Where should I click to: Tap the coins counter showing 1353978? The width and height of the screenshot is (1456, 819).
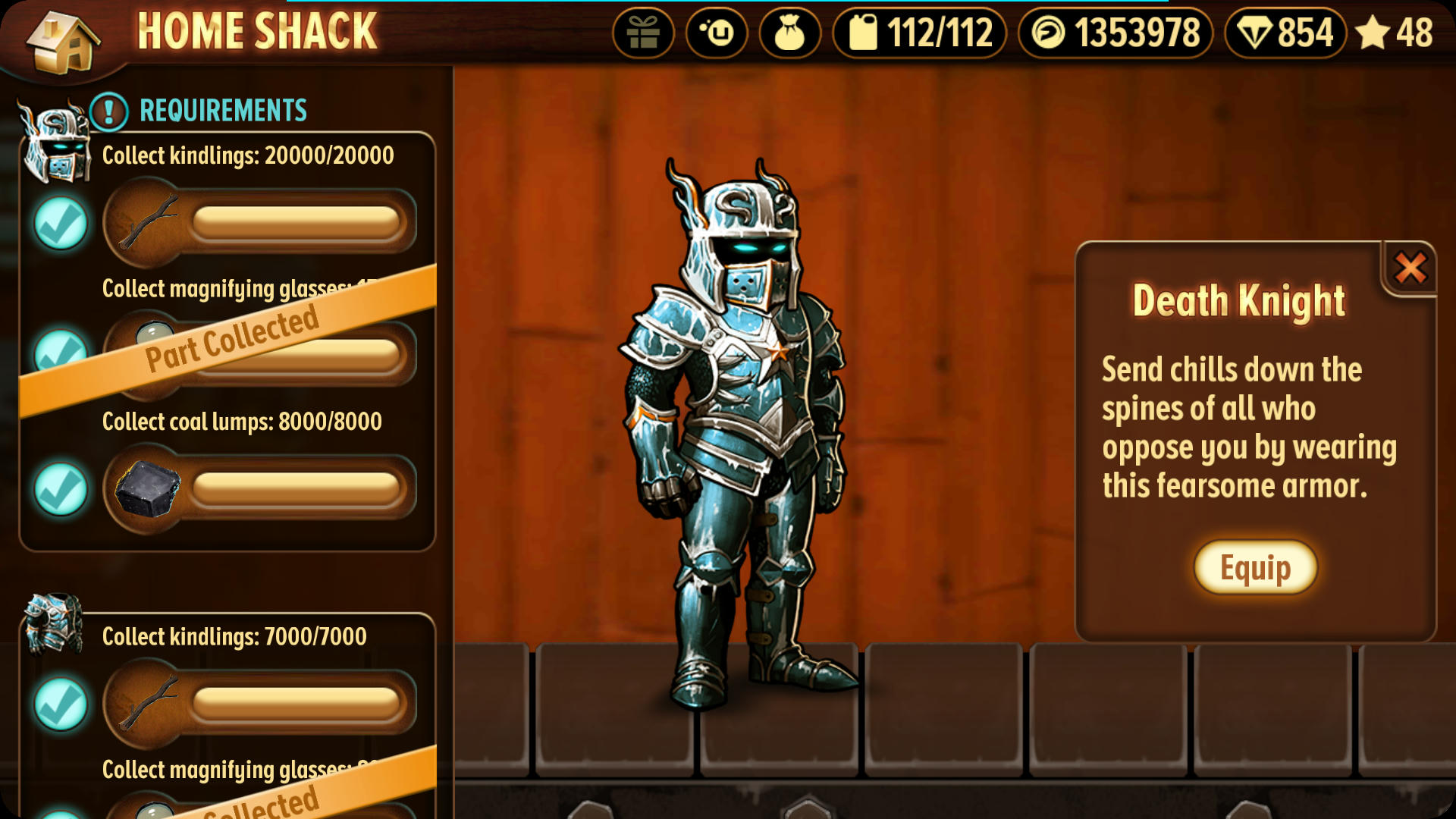(1116, 33)
